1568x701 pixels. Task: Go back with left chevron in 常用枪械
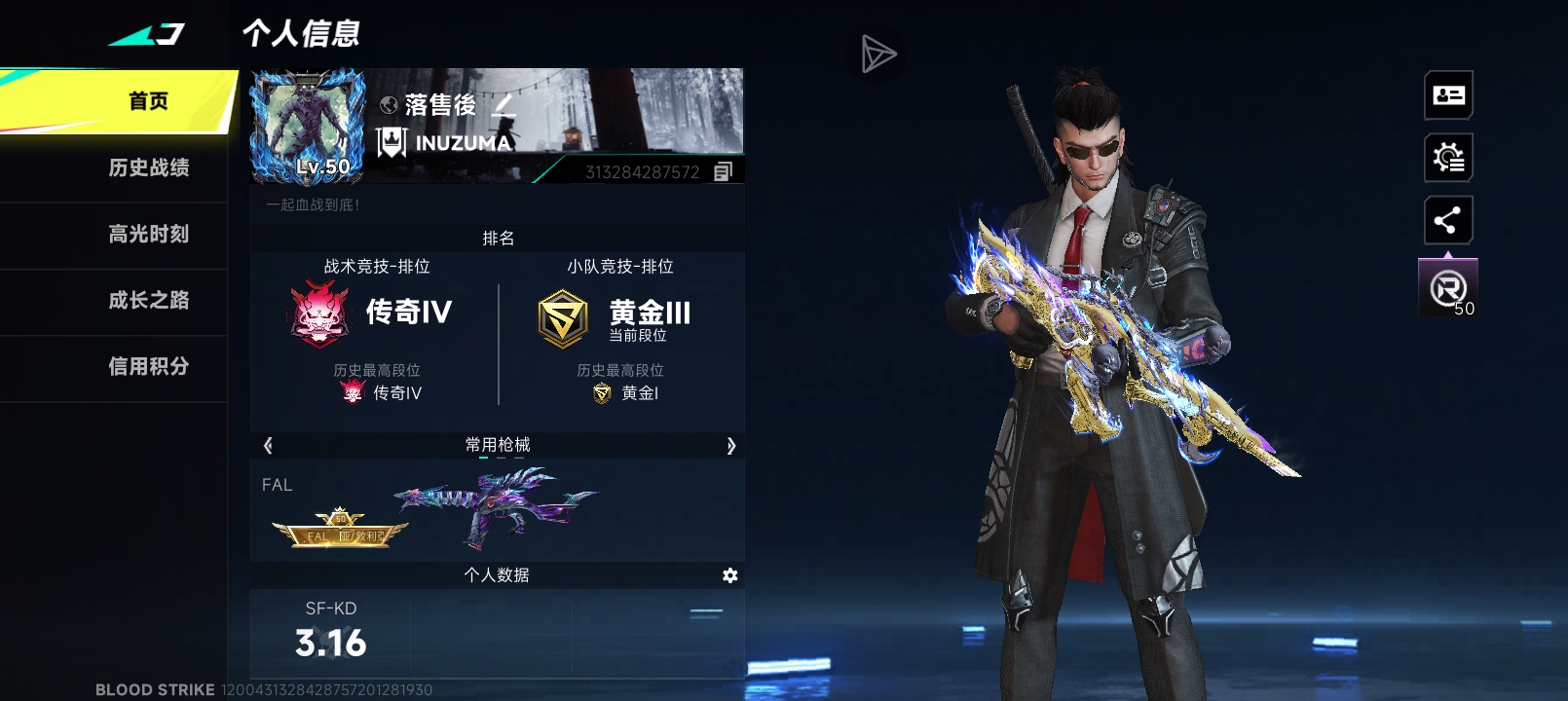(x=266, y=445)
